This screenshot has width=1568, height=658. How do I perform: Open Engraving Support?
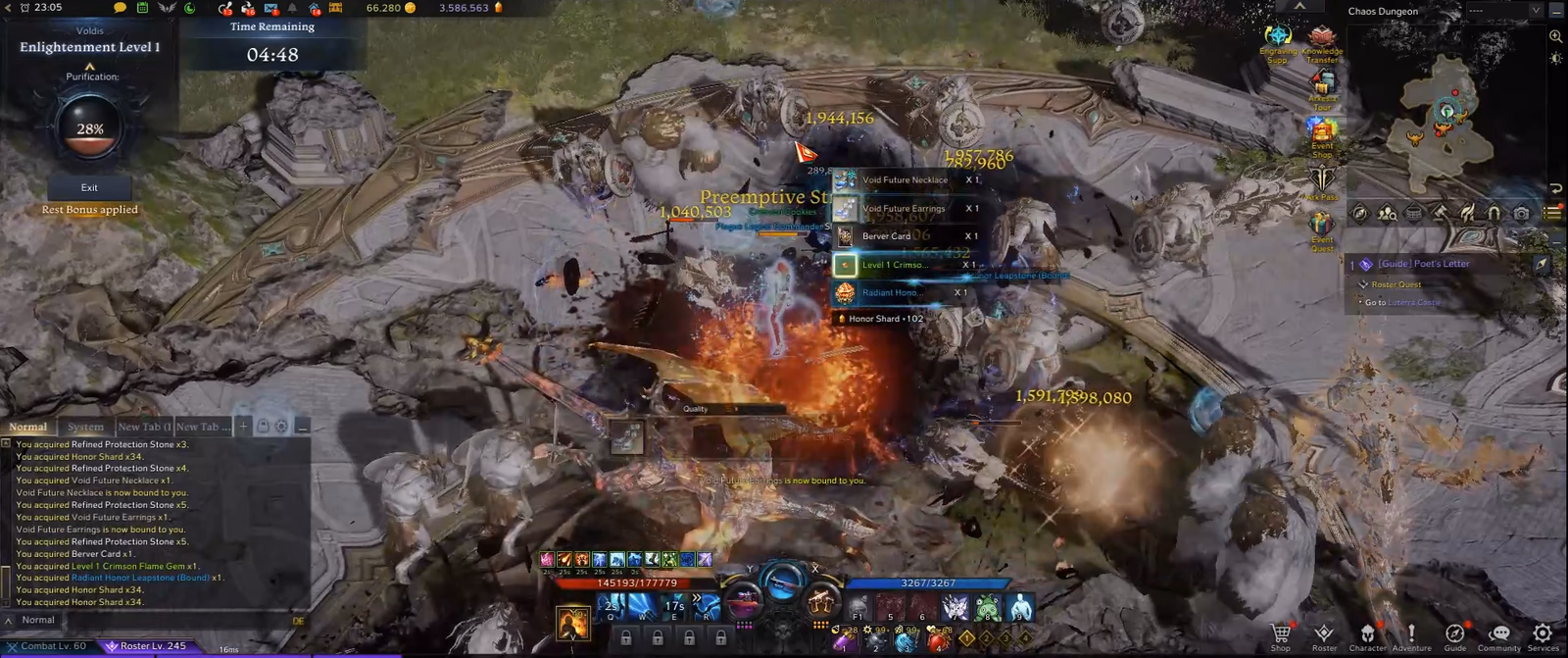(x=1278, y=41)
